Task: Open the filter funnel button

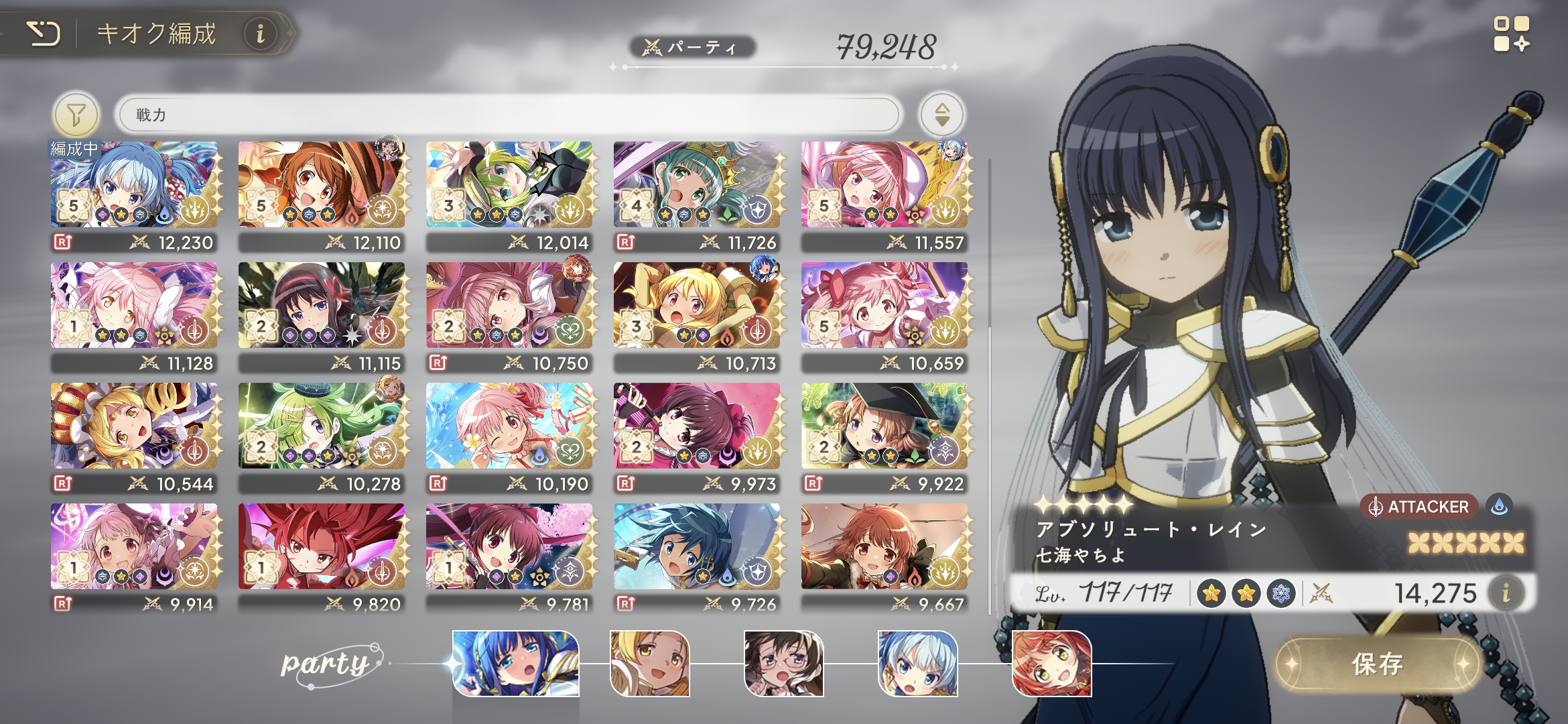Action: click(x=76, y=115)
